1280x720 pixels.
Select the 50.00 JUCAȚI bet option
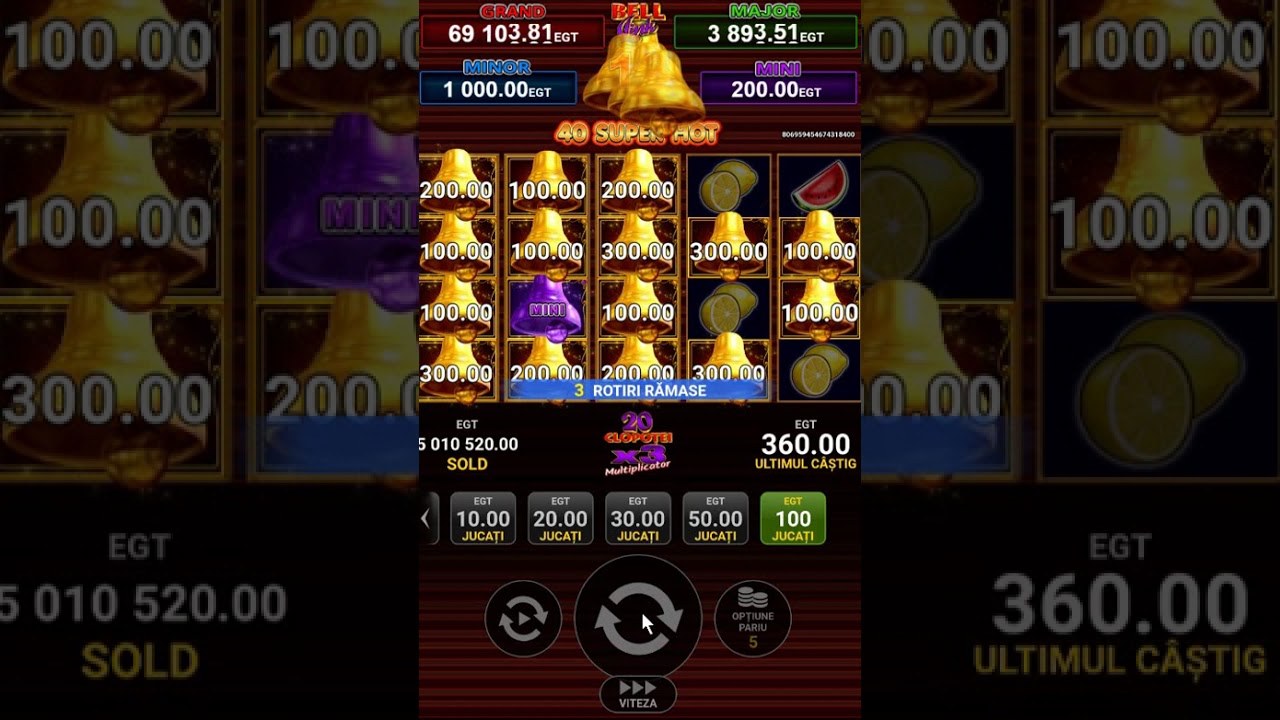715,518
